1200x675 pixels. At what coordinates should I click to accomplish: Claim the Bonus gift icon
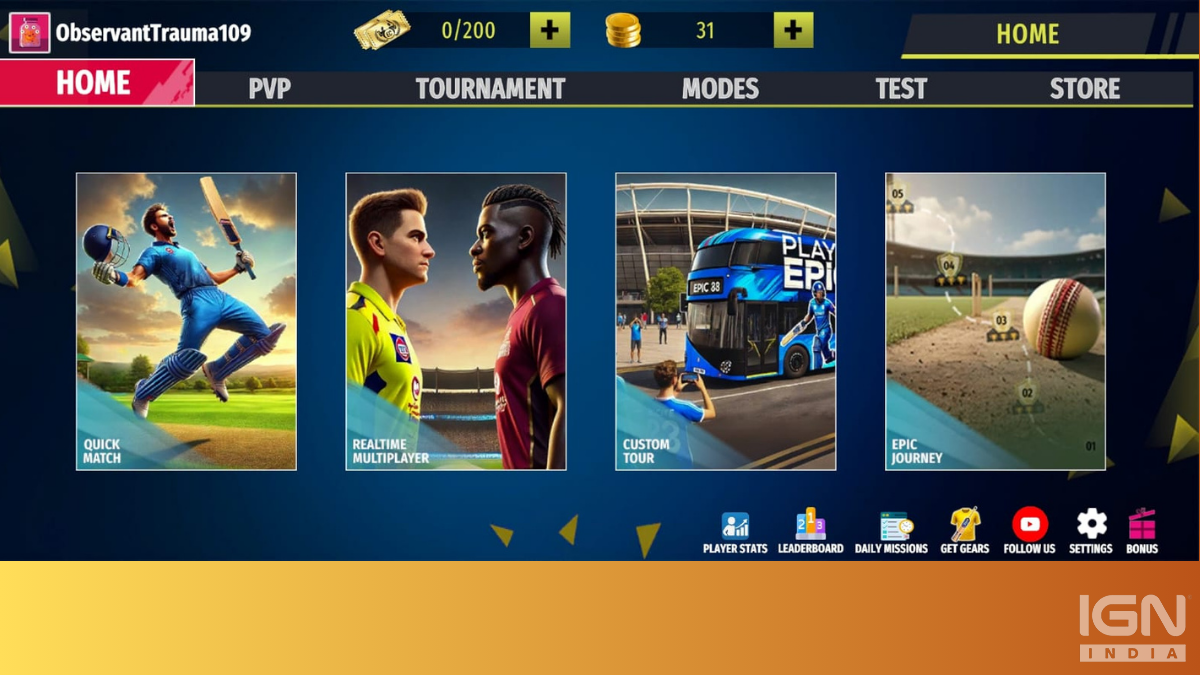[1142, 532]
